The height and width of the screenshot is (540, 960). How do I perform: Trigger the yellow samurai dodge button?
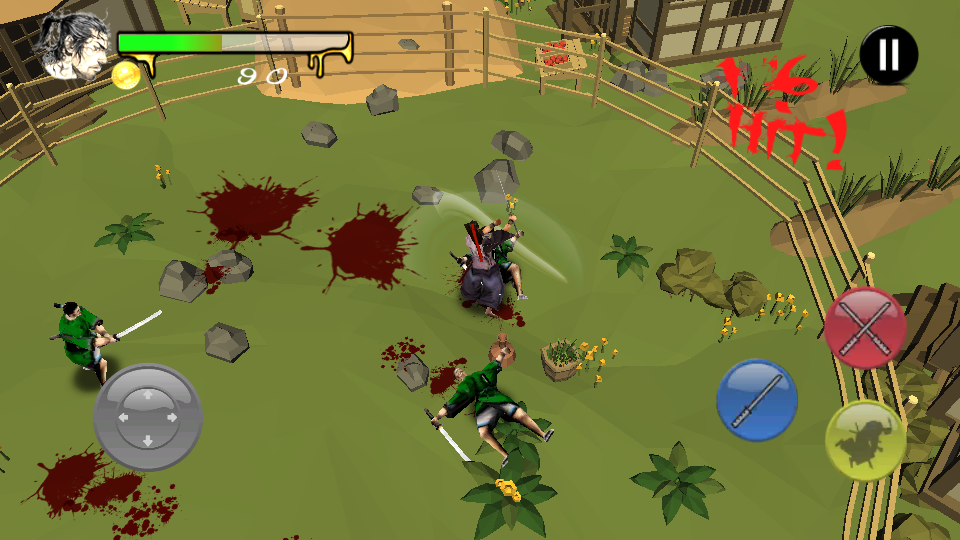866,440
